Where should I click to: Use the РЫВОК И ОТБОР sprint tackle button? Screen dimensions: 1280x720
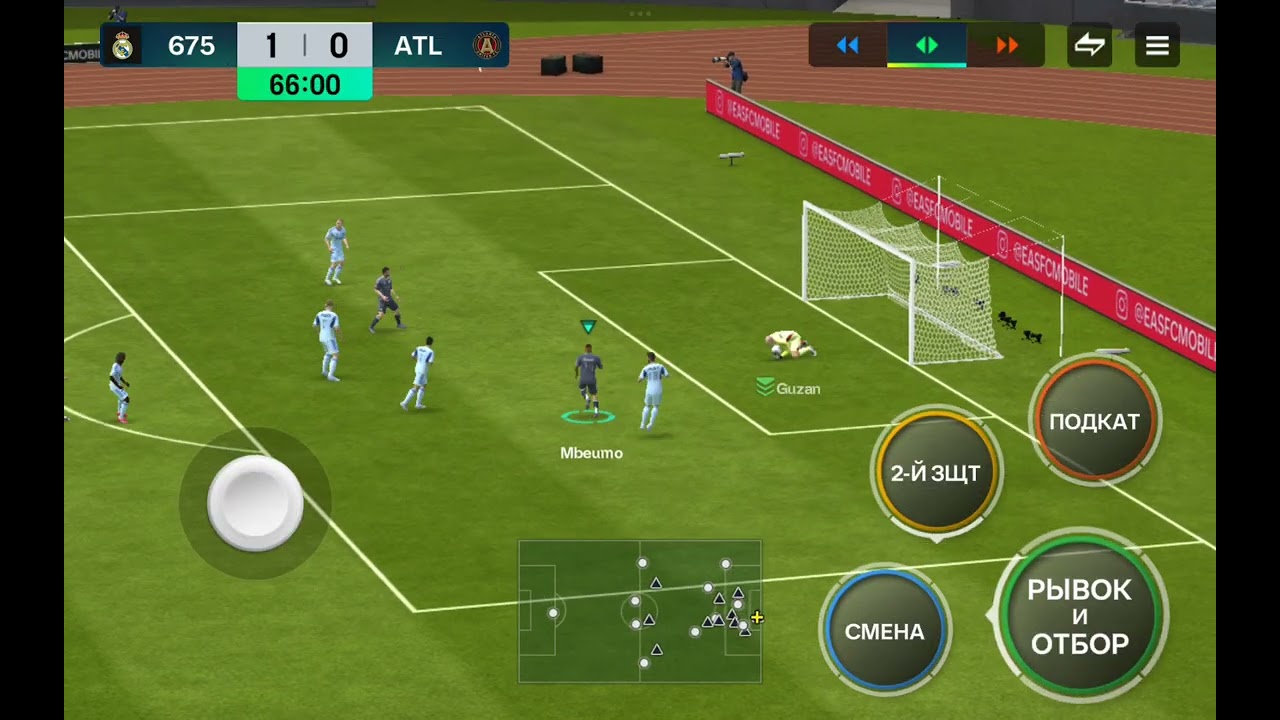[x=1080, y=617]
